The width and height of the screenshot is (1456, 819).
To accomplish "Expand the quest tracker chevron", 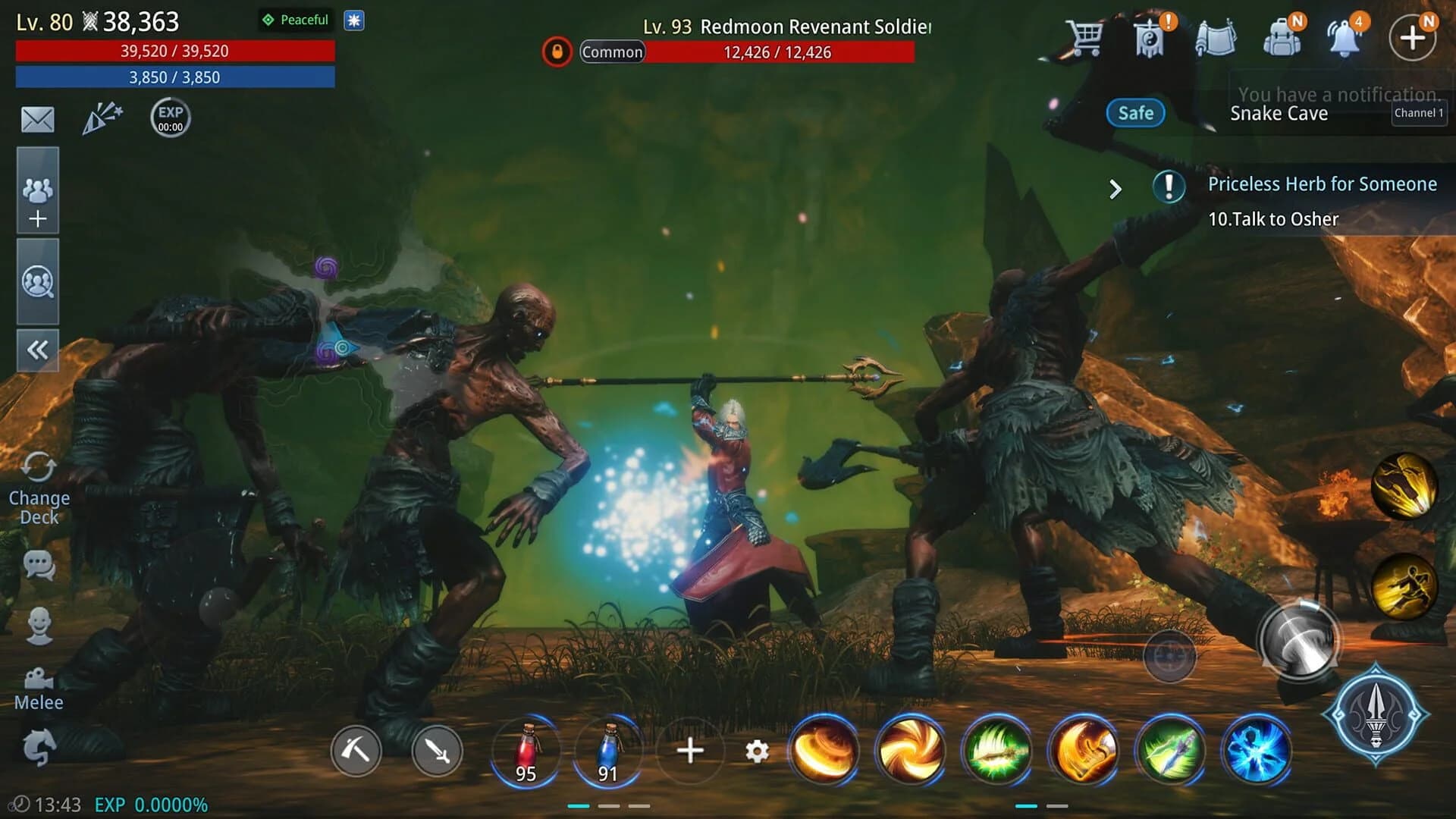I will [x=1115, y=189].
